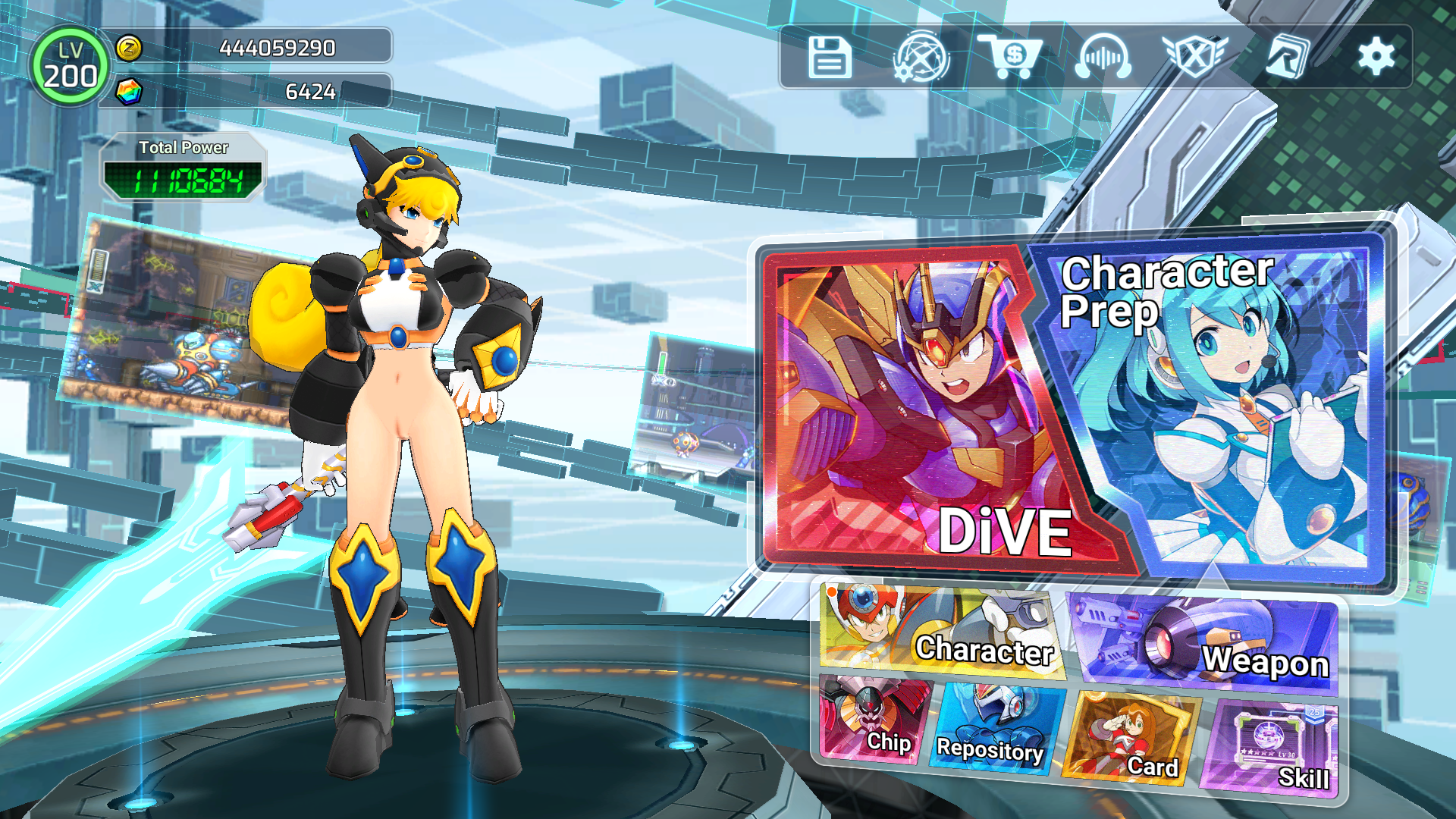The width and height of the screenshot is (1456, 819).
Task: Click the floppy disk save icon
Action: pos(830,58)
